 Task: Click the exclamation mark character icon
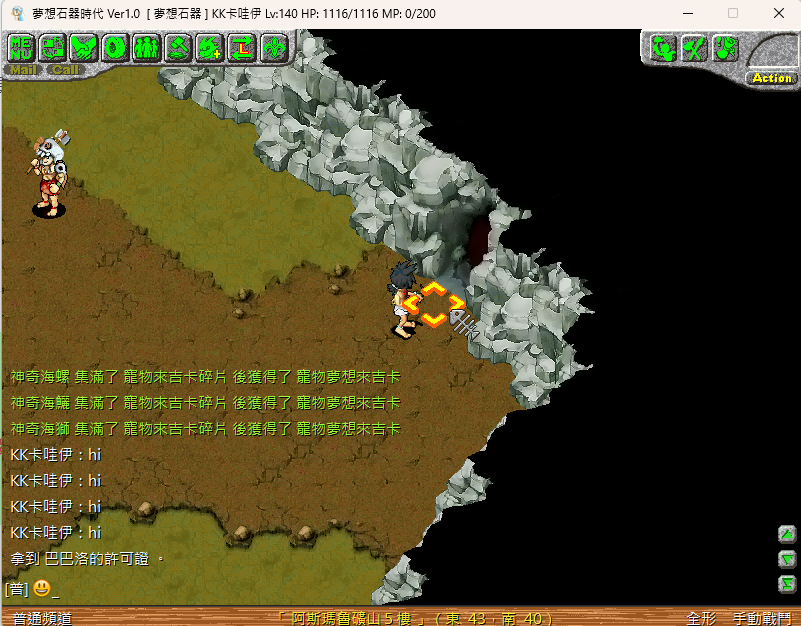point(725,47)
